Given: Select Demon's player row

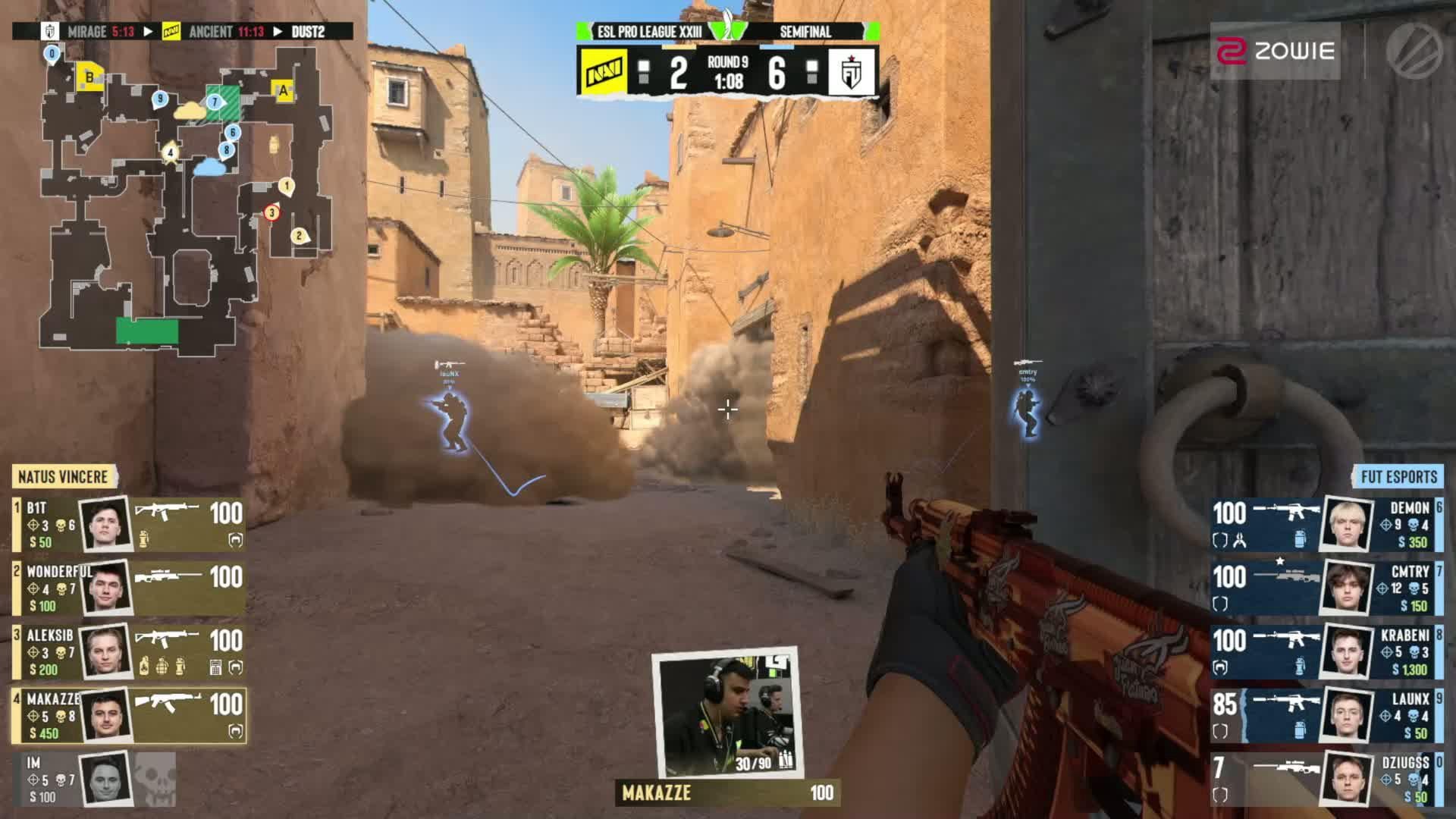Looking at the screenshot, I should pyautogui.click(x=1326, y=525).
